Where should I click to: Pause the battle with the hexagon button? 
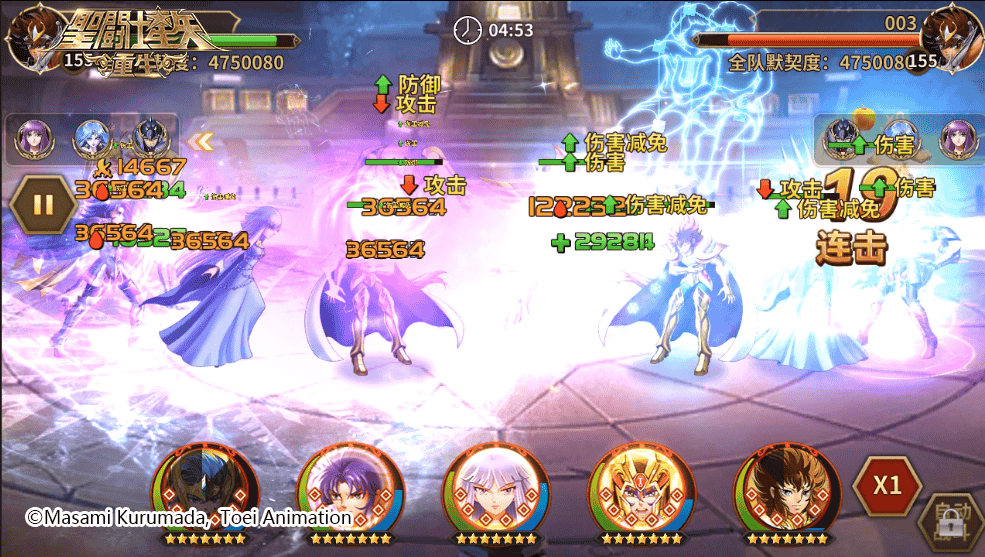[x=43, y=205]
